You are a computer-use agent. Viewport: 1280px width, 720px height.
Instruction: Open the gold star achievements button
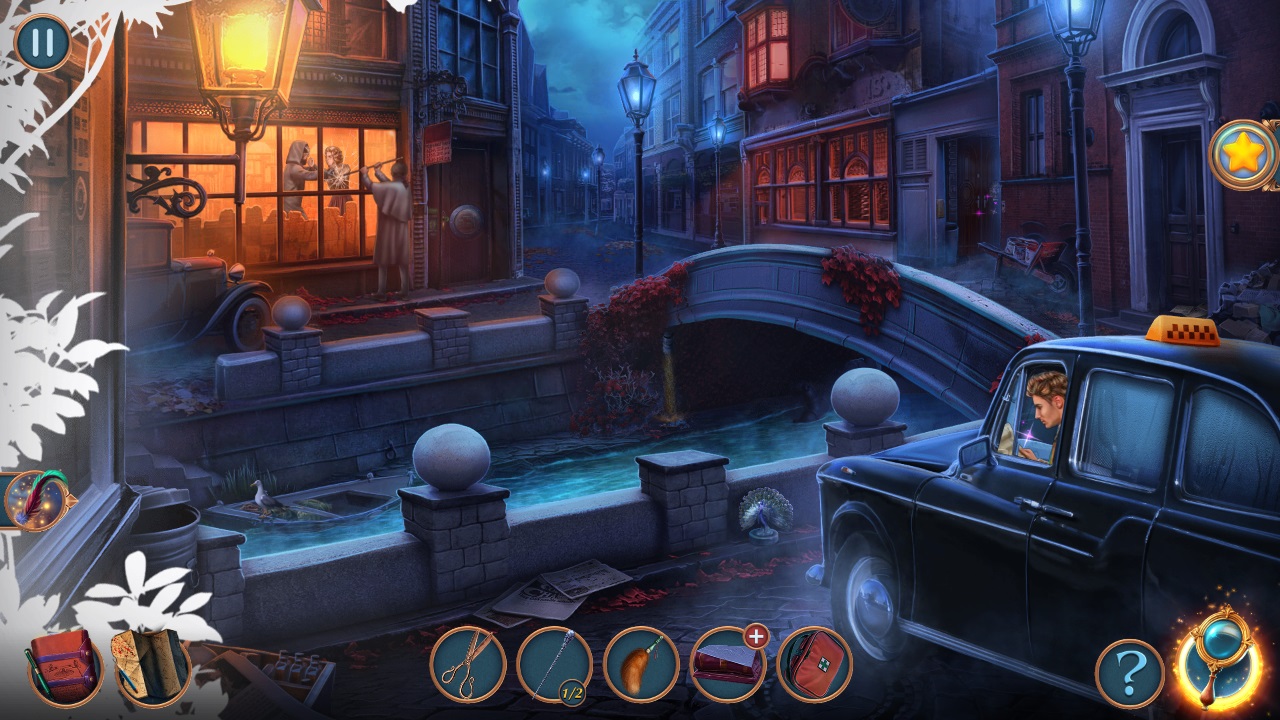pyautogui.click(x=1243, y=155)
